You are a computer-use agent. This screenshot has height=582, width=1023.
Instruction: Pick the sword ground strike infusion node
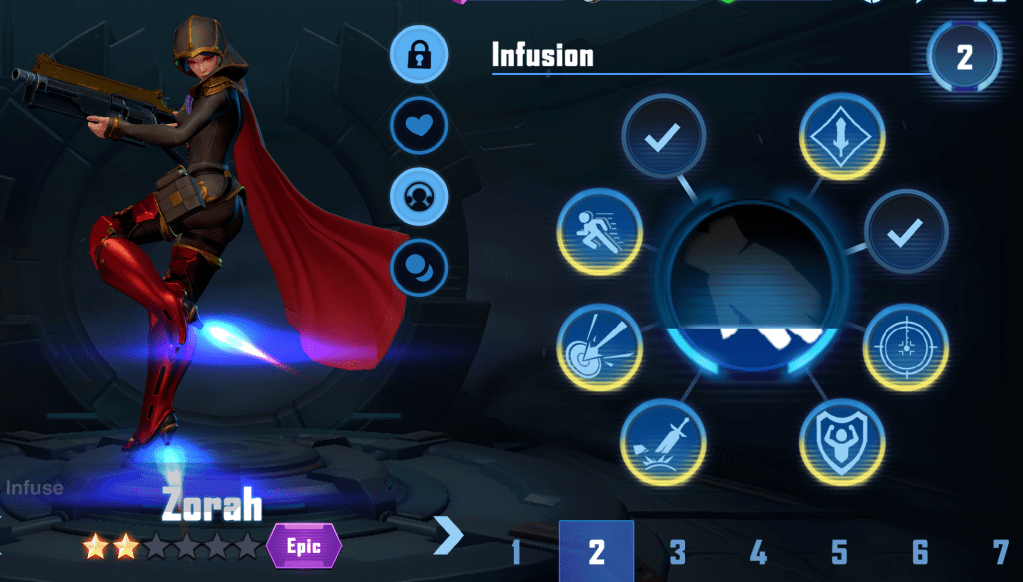(x=663, y=441)
